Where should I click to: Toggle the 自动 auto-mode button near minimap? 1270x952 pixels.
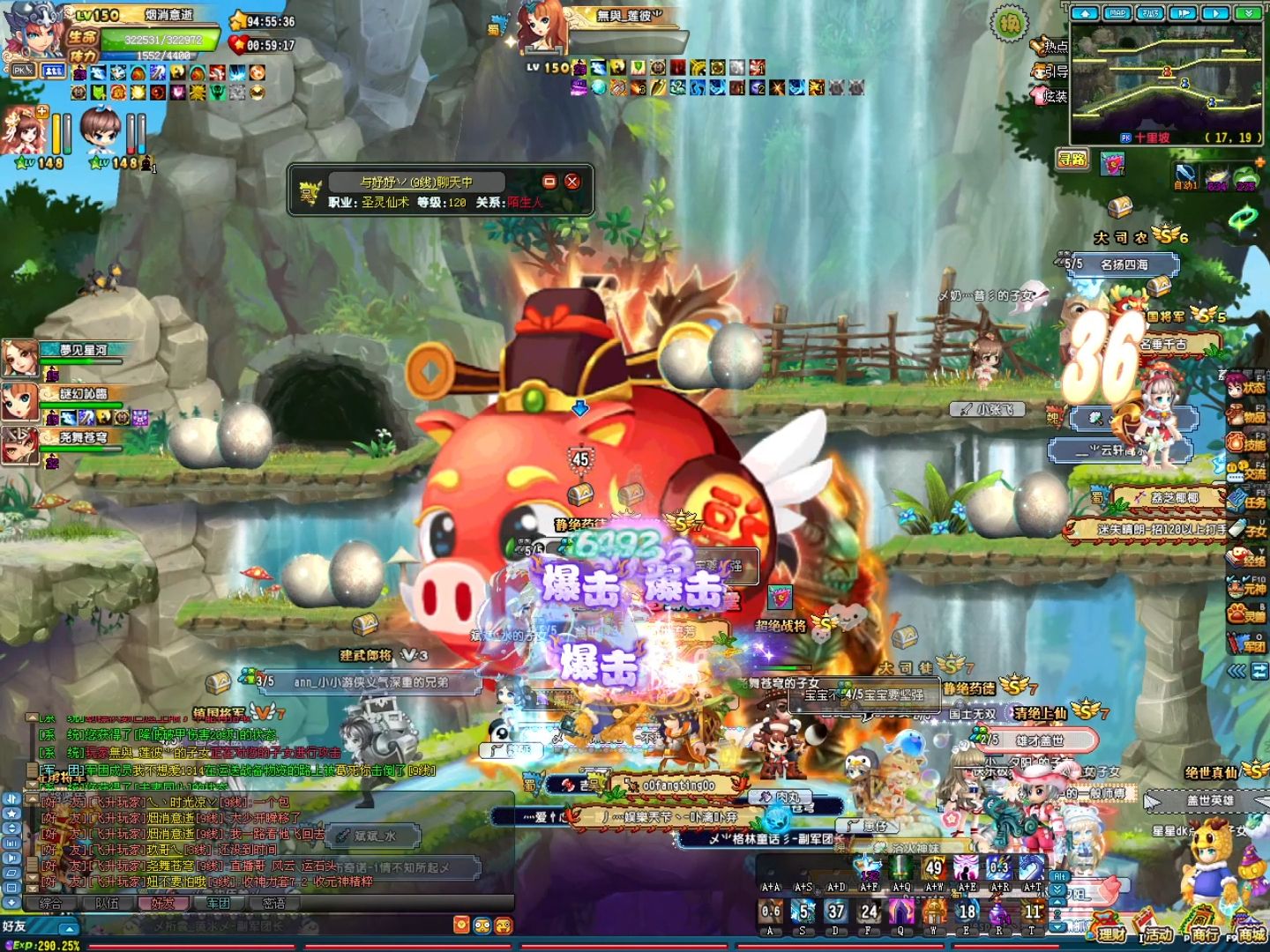click(x=1185, y=175)
